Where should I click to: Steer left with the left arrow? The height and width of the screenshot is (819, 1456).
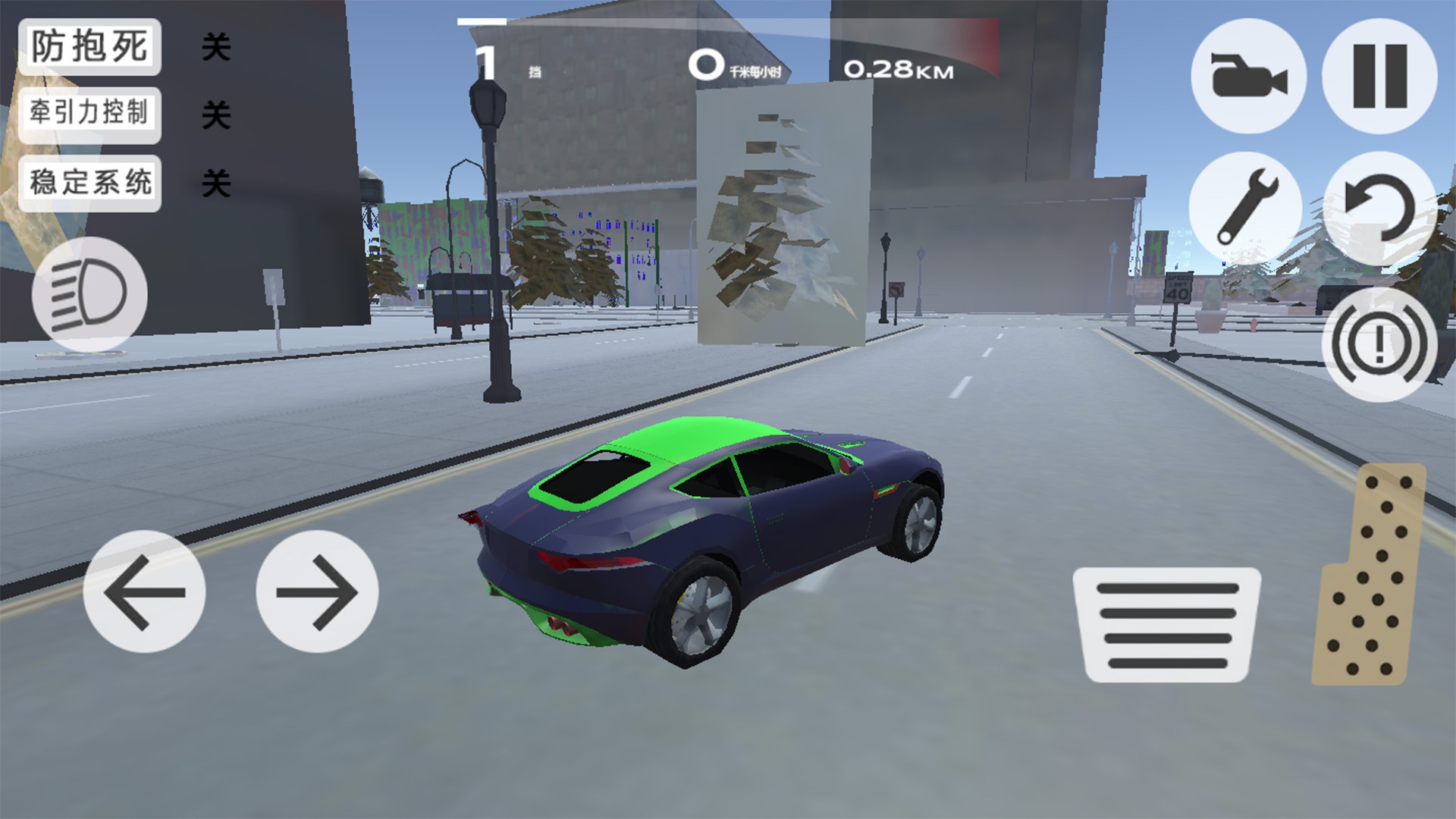[144, 591]
